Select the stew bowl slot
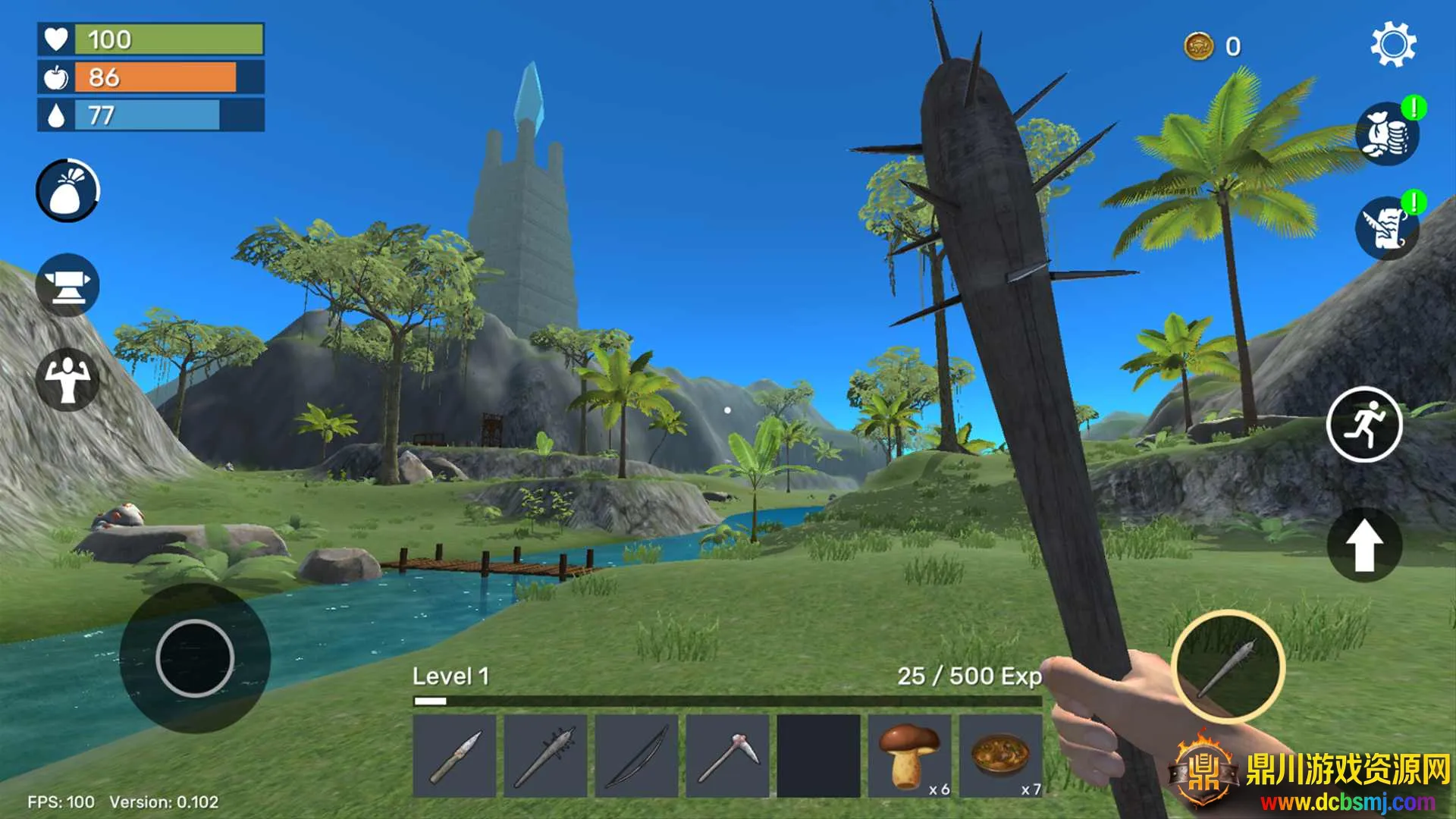Screen dimensions: 1456x819 pyautogui.click(x=1000, y=756)
